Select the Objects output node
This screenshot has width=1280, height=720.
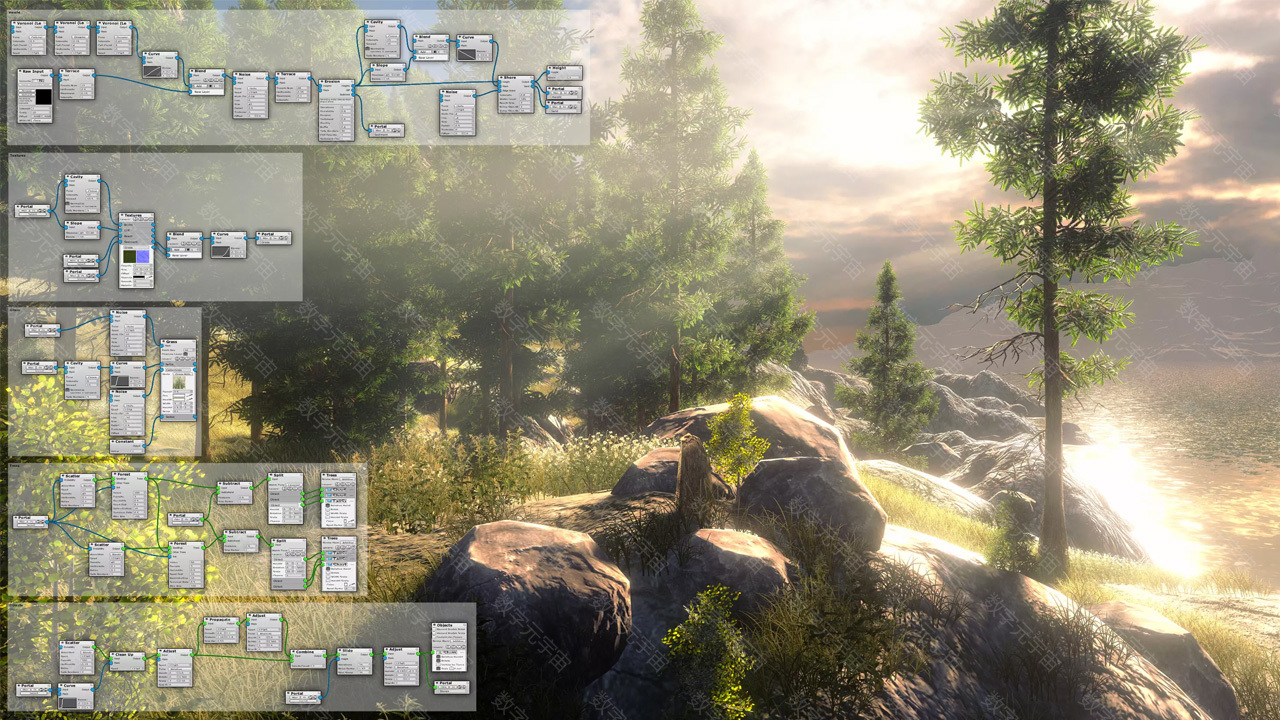pyautogui.click(x=449, y=626)
